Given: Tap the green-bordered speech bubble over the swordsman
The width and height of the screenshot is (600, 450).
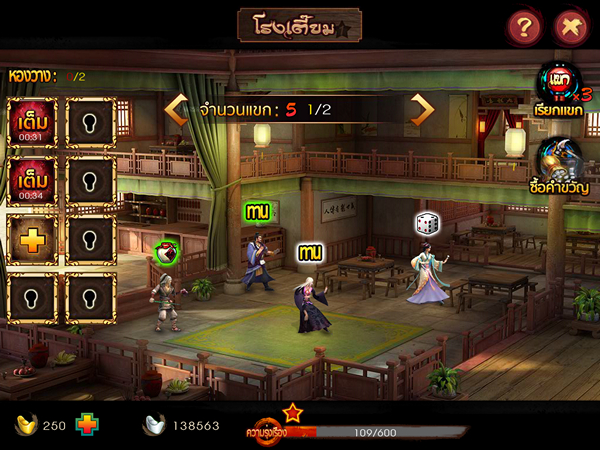Looking at the screenshot, I should click(x=259, y=211).
